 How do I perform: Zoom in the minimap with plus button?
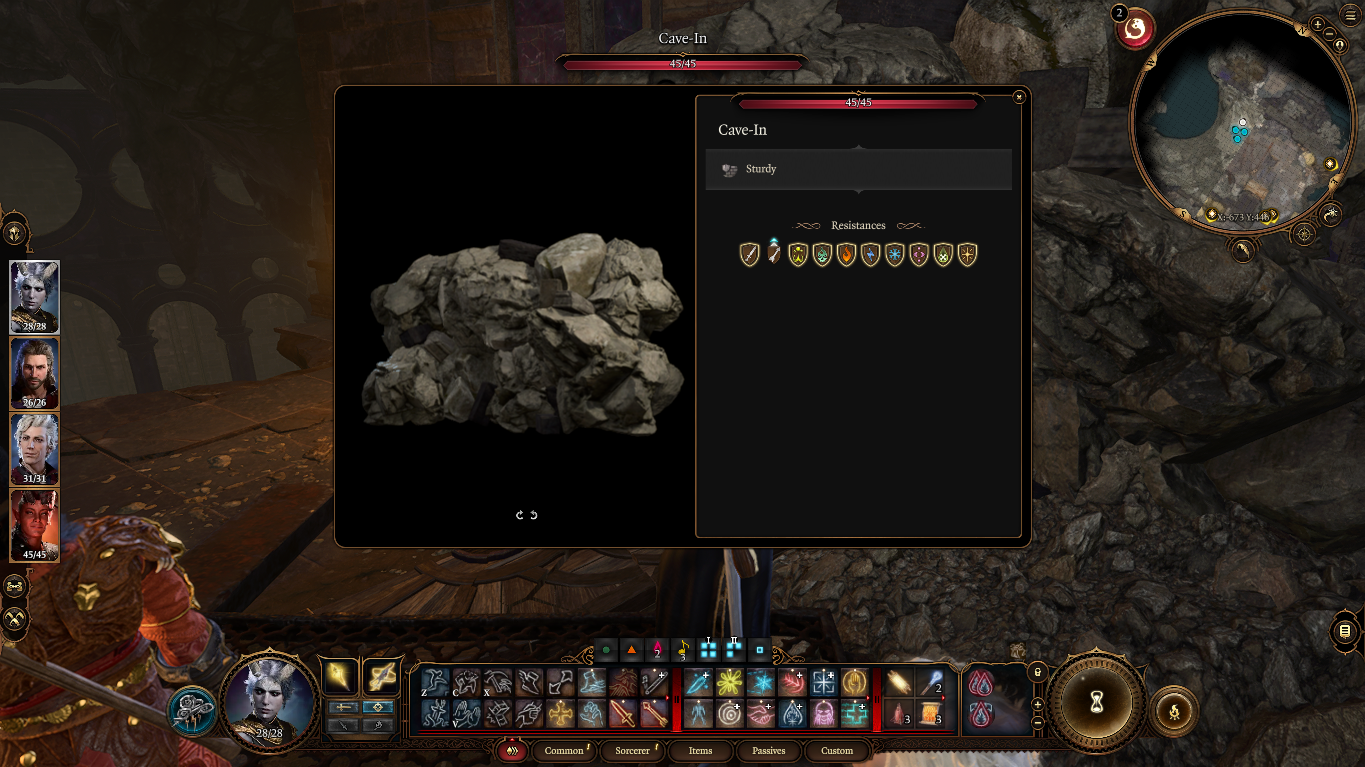pyautogui.click(x=1318, y=25)
